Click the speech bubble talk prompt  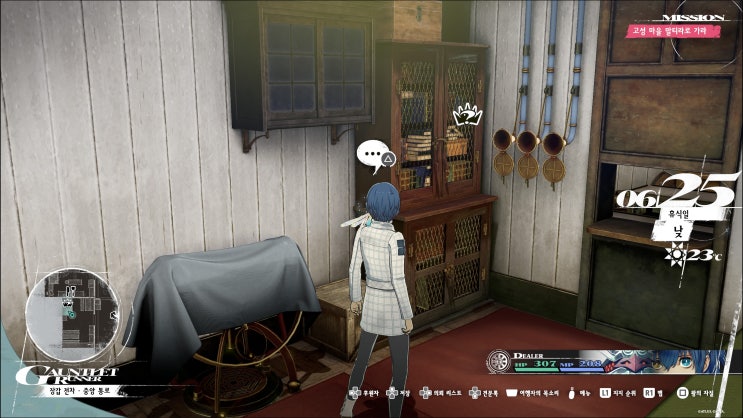(x=373, y=154)
